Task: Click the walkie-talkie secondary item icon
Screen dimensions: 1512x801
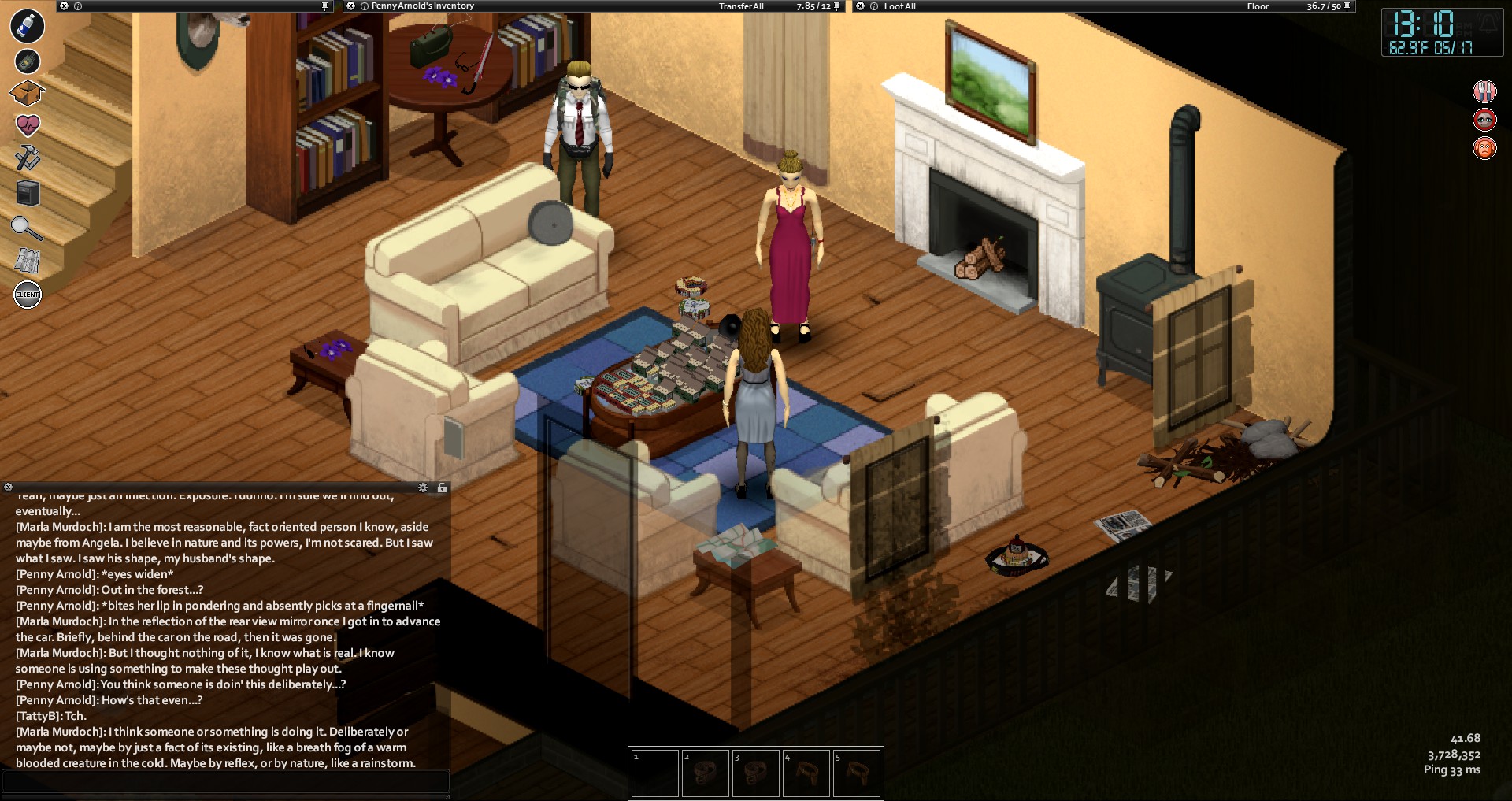Action: 27,61
